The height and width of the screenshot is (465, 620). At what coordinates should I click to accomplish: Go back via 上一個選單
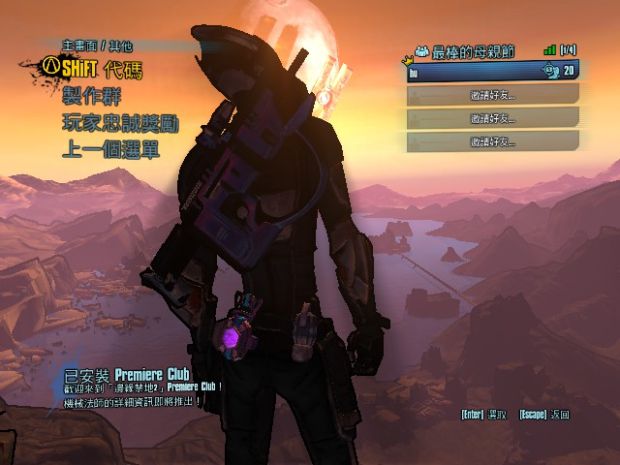[112, 151]
